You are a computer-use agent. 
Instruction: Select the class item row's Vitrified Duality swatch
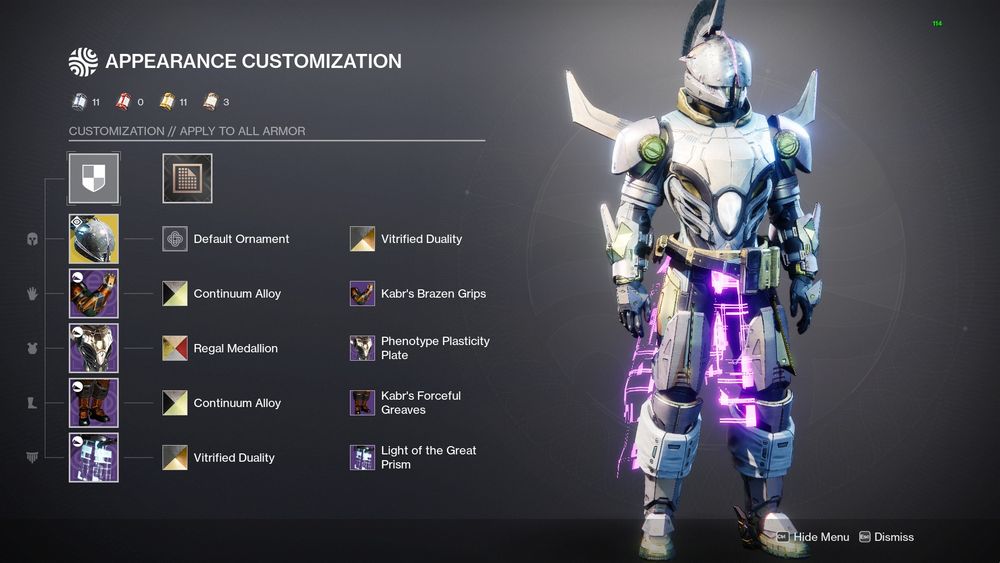175,458
